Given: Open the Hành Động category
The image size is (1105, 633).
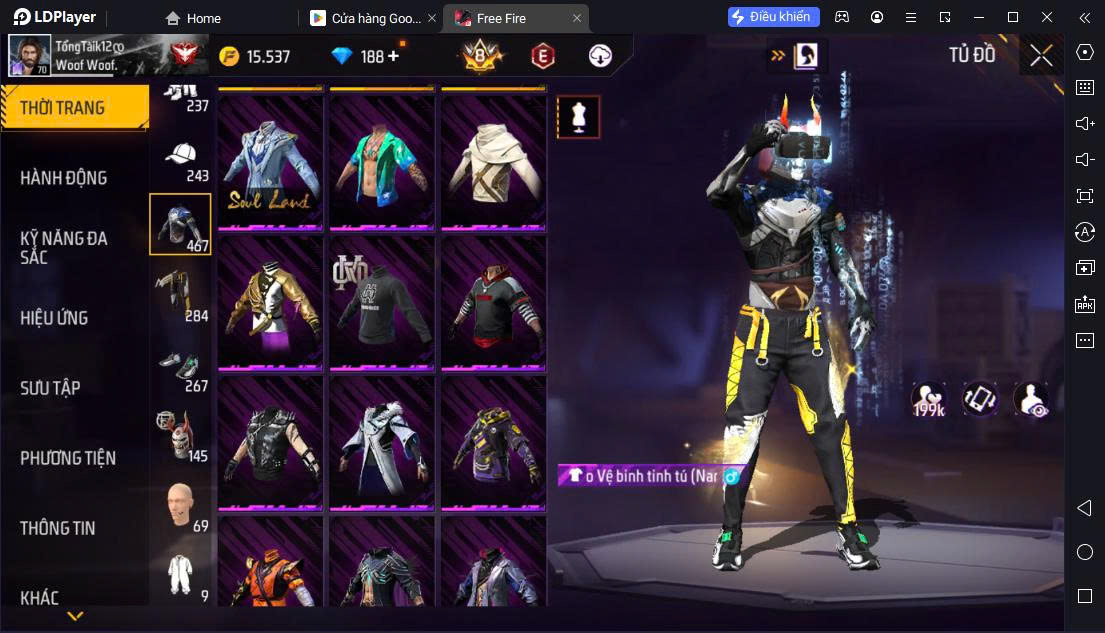Looking at the screenshot, I should click(x=64, y=178).
